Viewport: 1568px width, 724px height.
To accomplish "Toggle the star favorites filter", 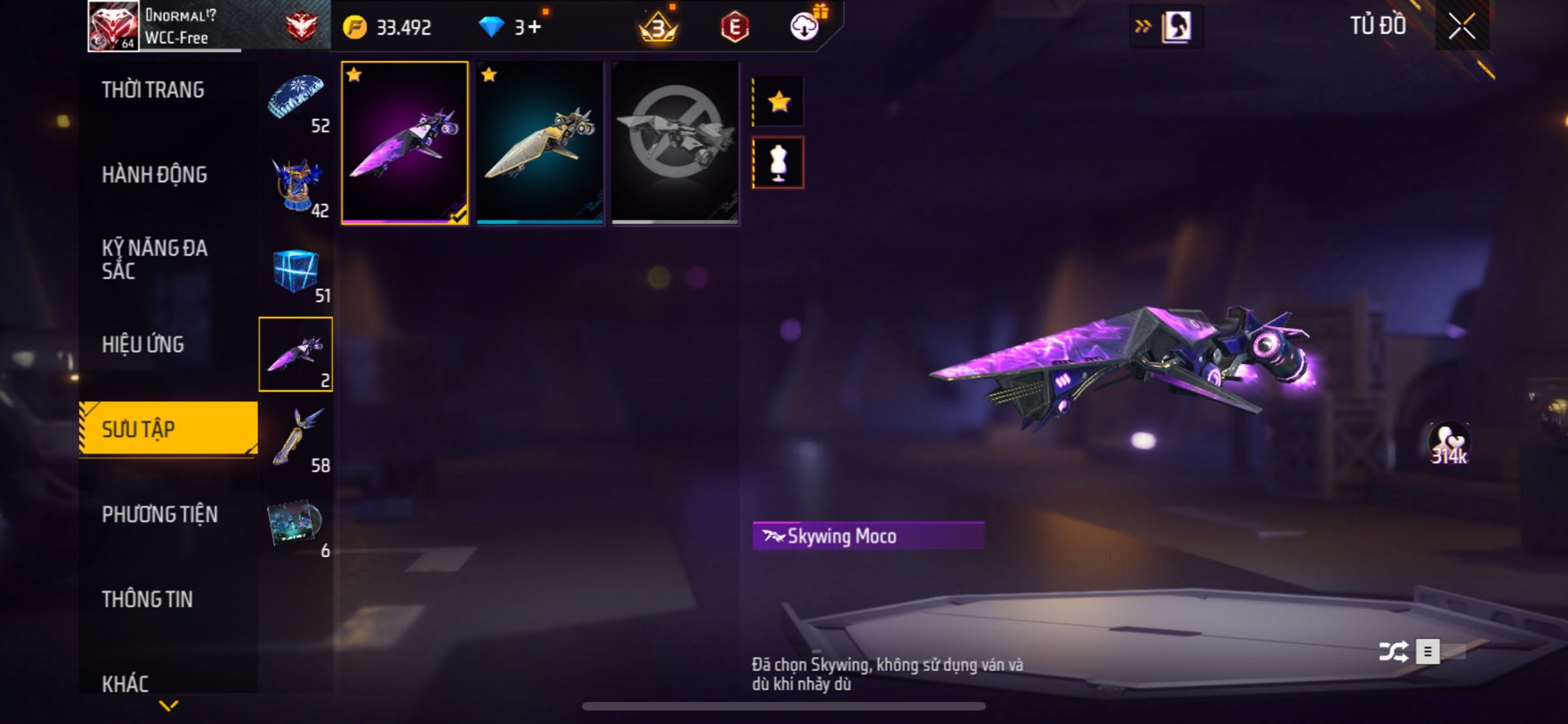I will tap(779, 101).
